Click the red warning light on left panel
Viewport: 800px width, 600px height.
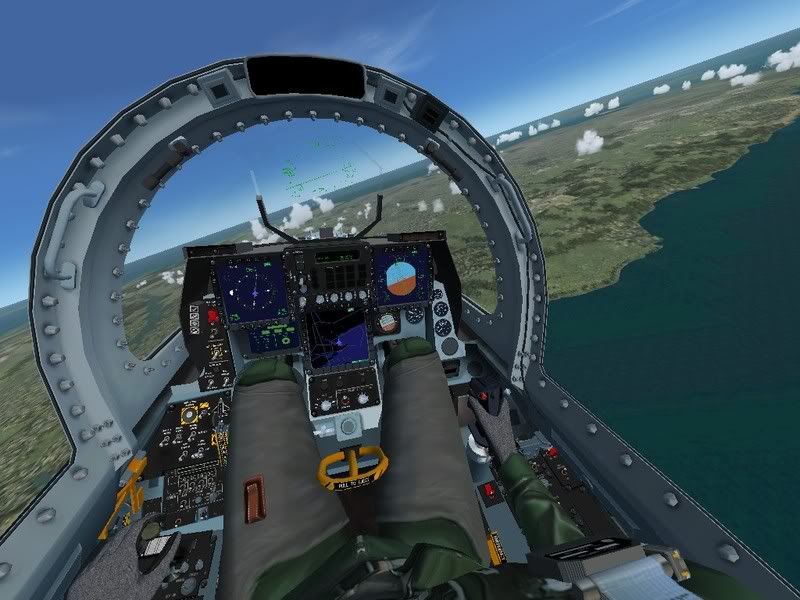[x=212, y=315]
